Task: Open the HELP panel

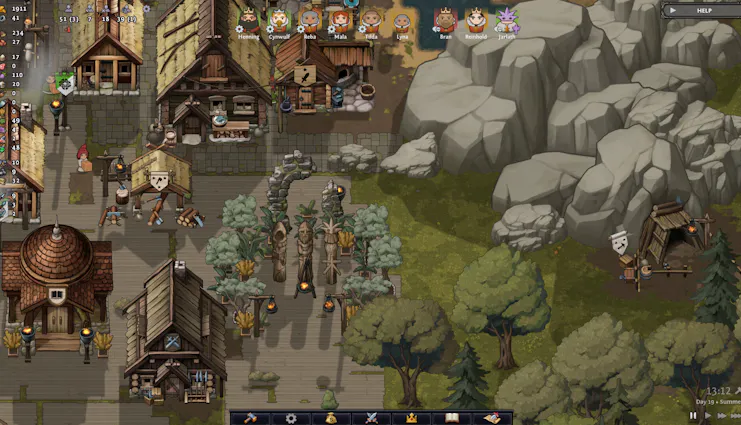Action: (x=701, y=10)
